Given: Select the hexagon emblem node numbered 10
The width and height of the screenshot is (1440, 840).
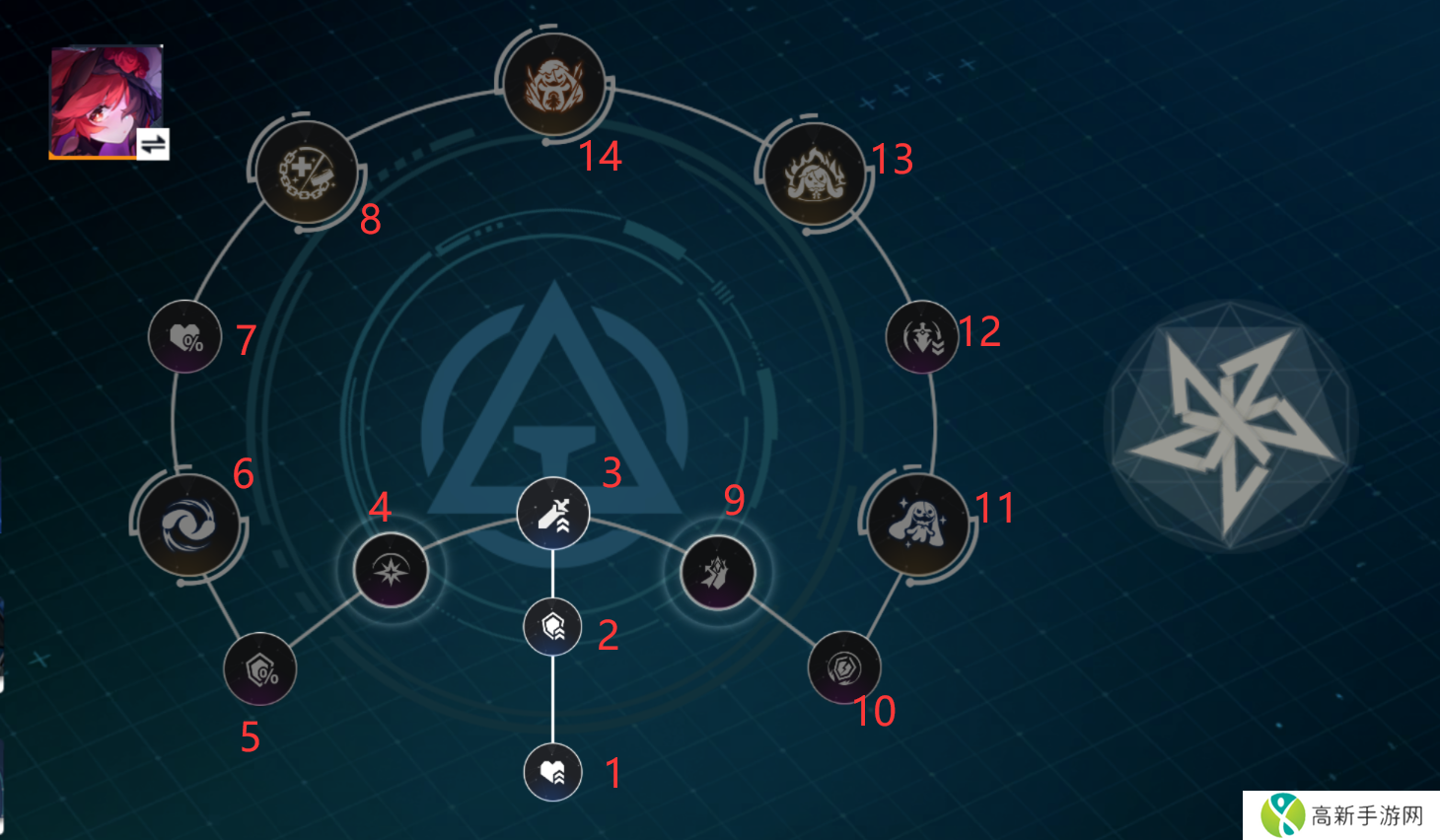Looking at the screenshot, I should point(844,667).
